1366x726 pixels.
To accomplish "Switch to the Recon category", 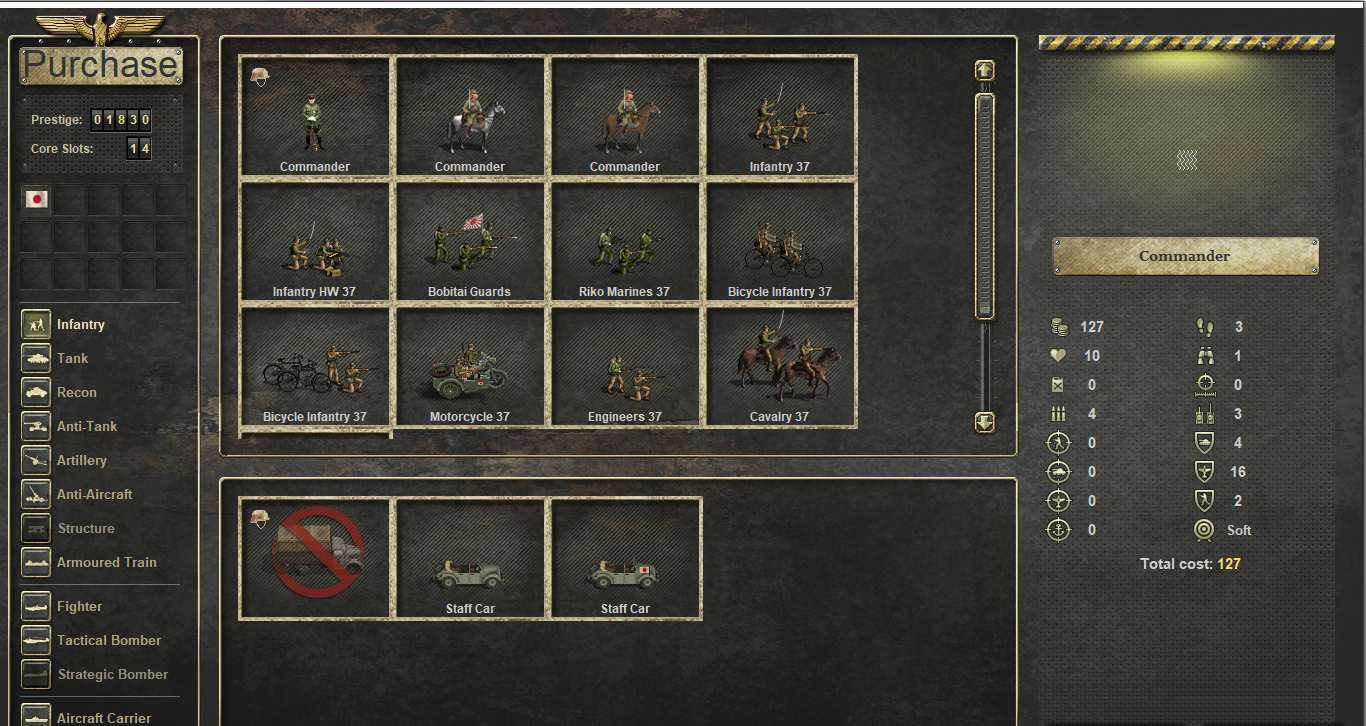I will coord(76,392).
